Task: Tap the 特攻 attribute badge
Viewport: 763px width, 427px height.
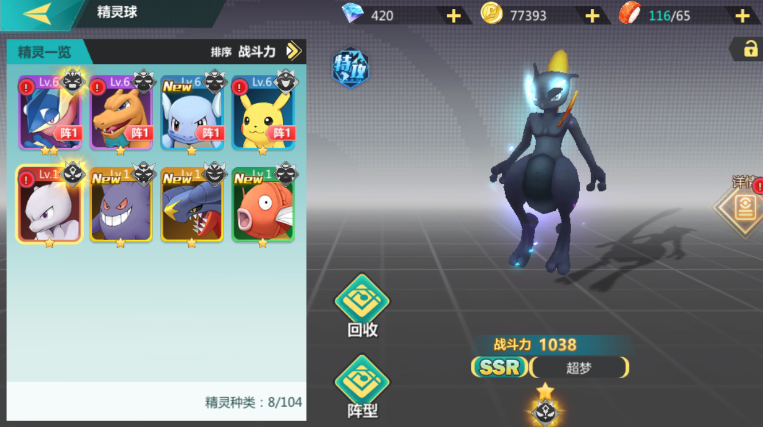Action: point(351,68)
